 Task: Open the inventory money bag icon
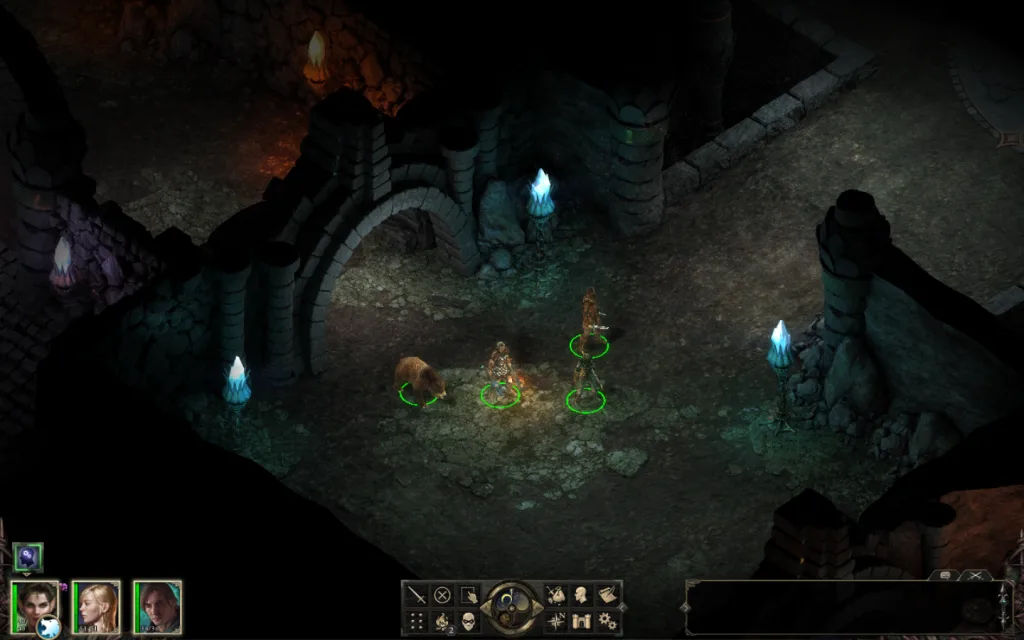click(556, 596)
